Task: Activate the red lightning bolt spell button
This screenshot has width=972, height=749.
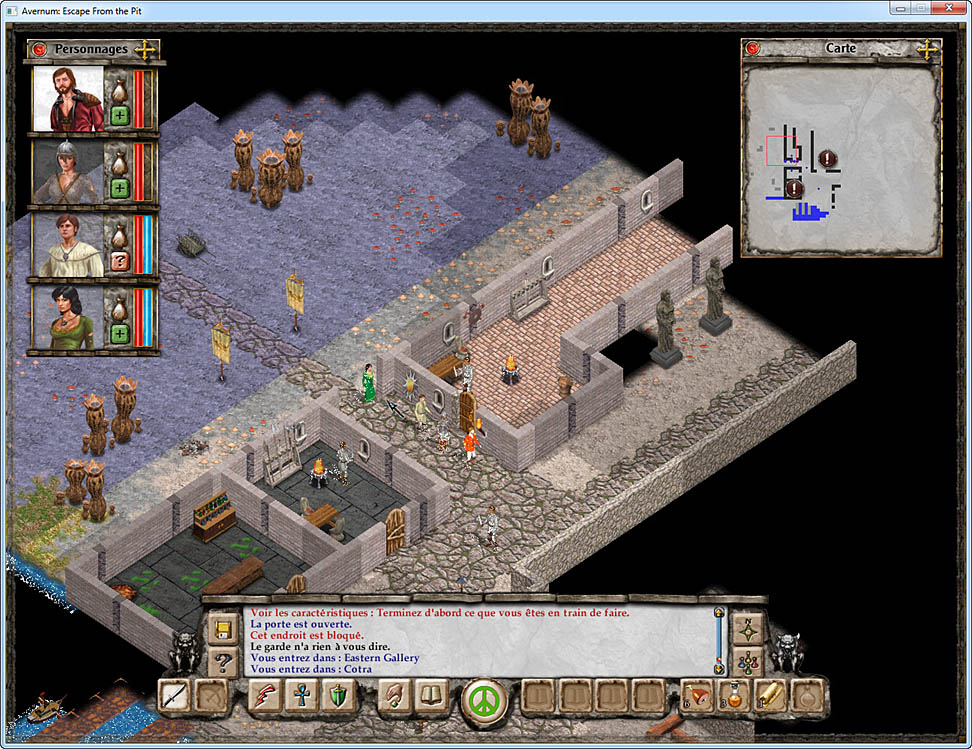Action: coord(265,696)
